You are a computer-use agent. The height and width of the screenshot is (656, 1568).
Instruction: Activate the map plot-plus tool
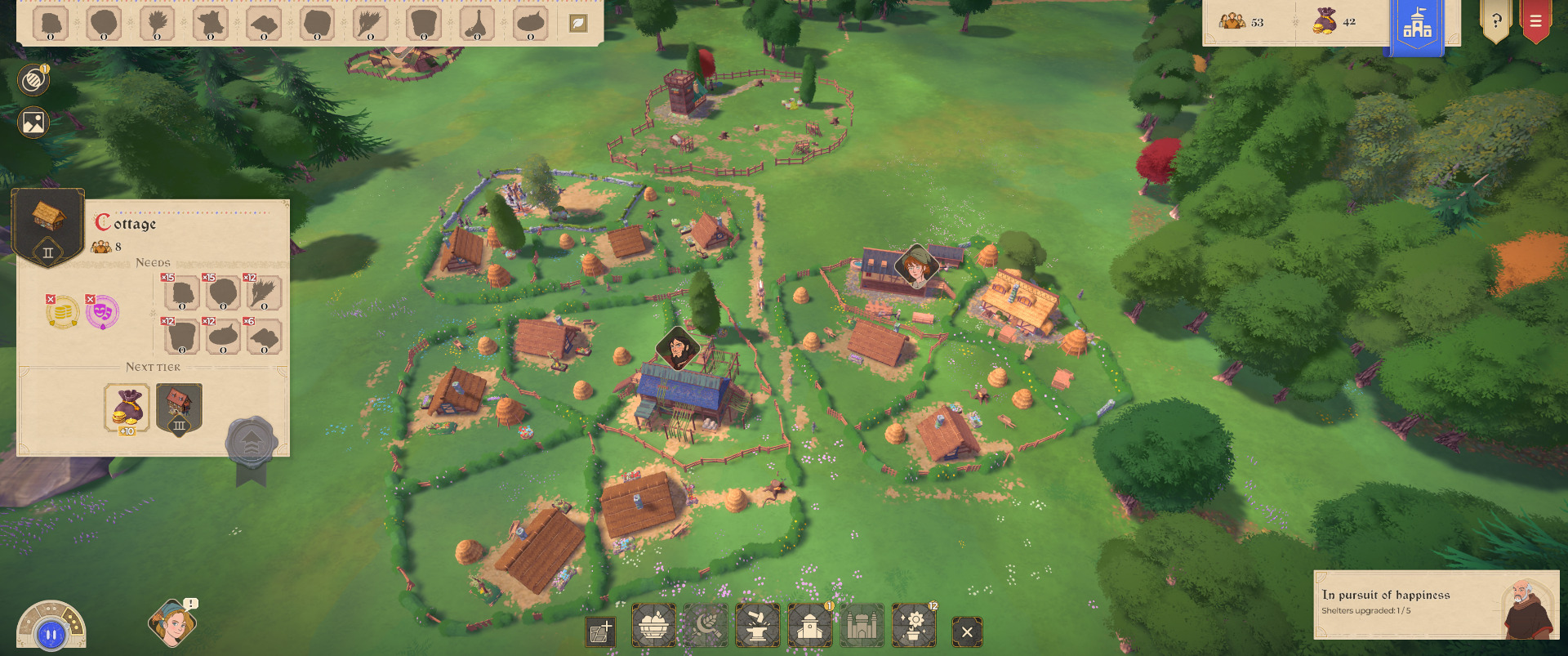[600, 631]
